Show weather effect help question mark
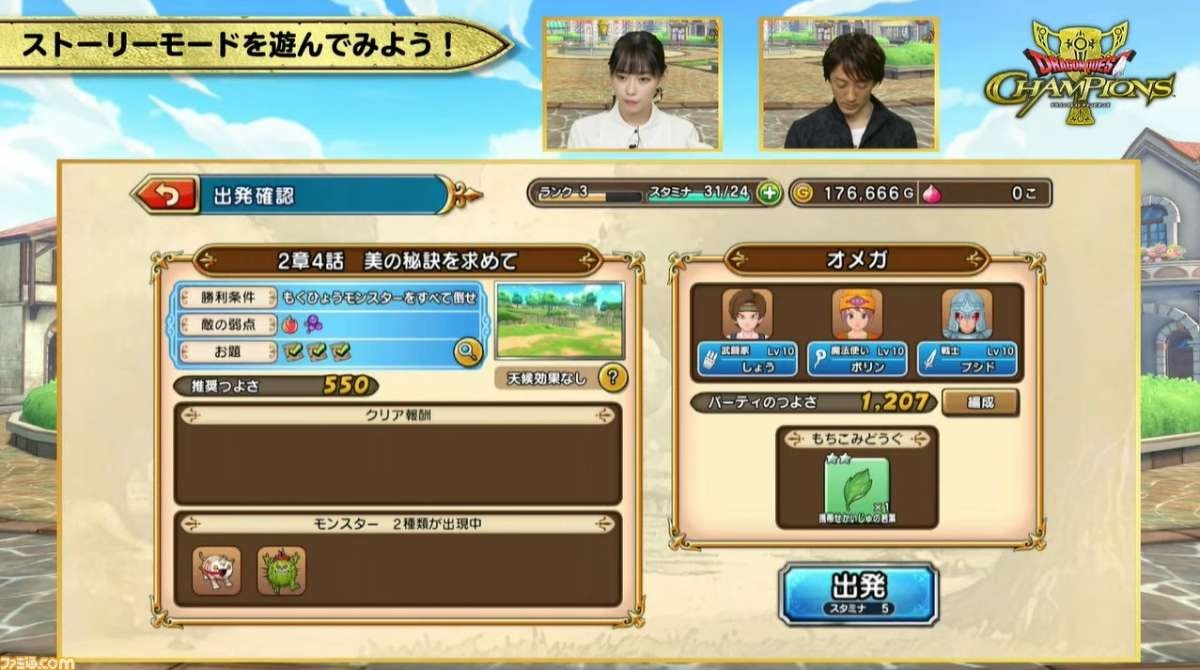Screen dimensions: 1200x670 (x=612, y=378)
